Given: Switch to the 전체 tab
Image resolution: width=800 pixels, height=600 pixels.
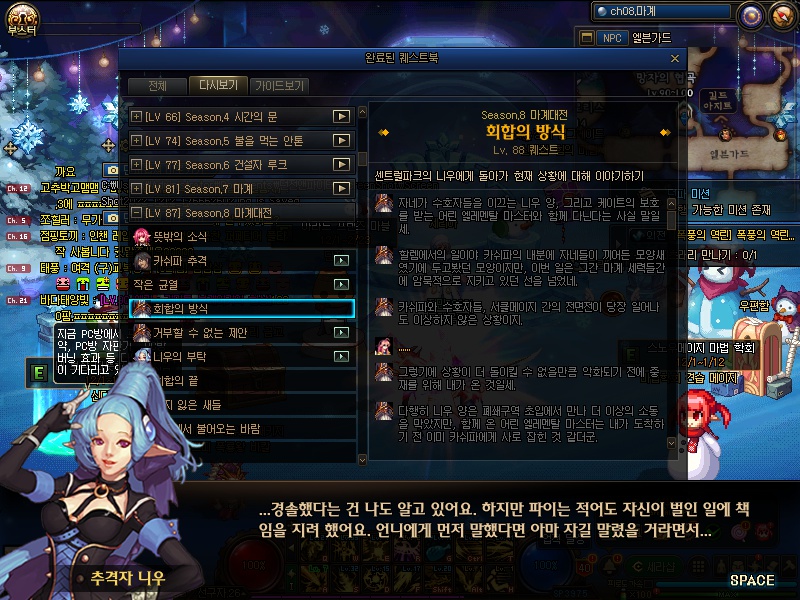Looking at the screenshot, I should (157, 86).
